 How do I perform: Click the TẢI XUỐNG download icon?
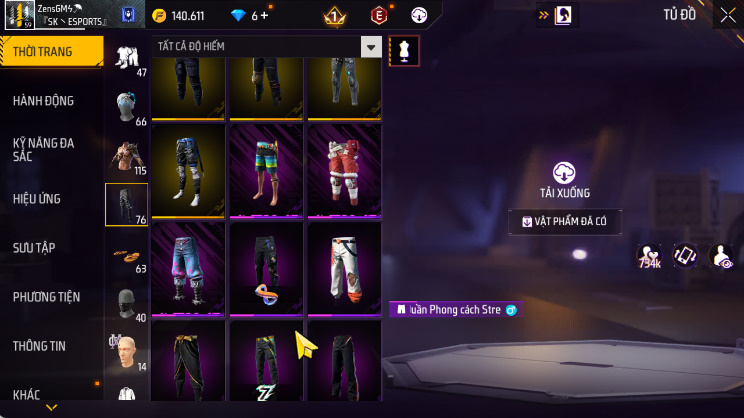click(566, 171)
